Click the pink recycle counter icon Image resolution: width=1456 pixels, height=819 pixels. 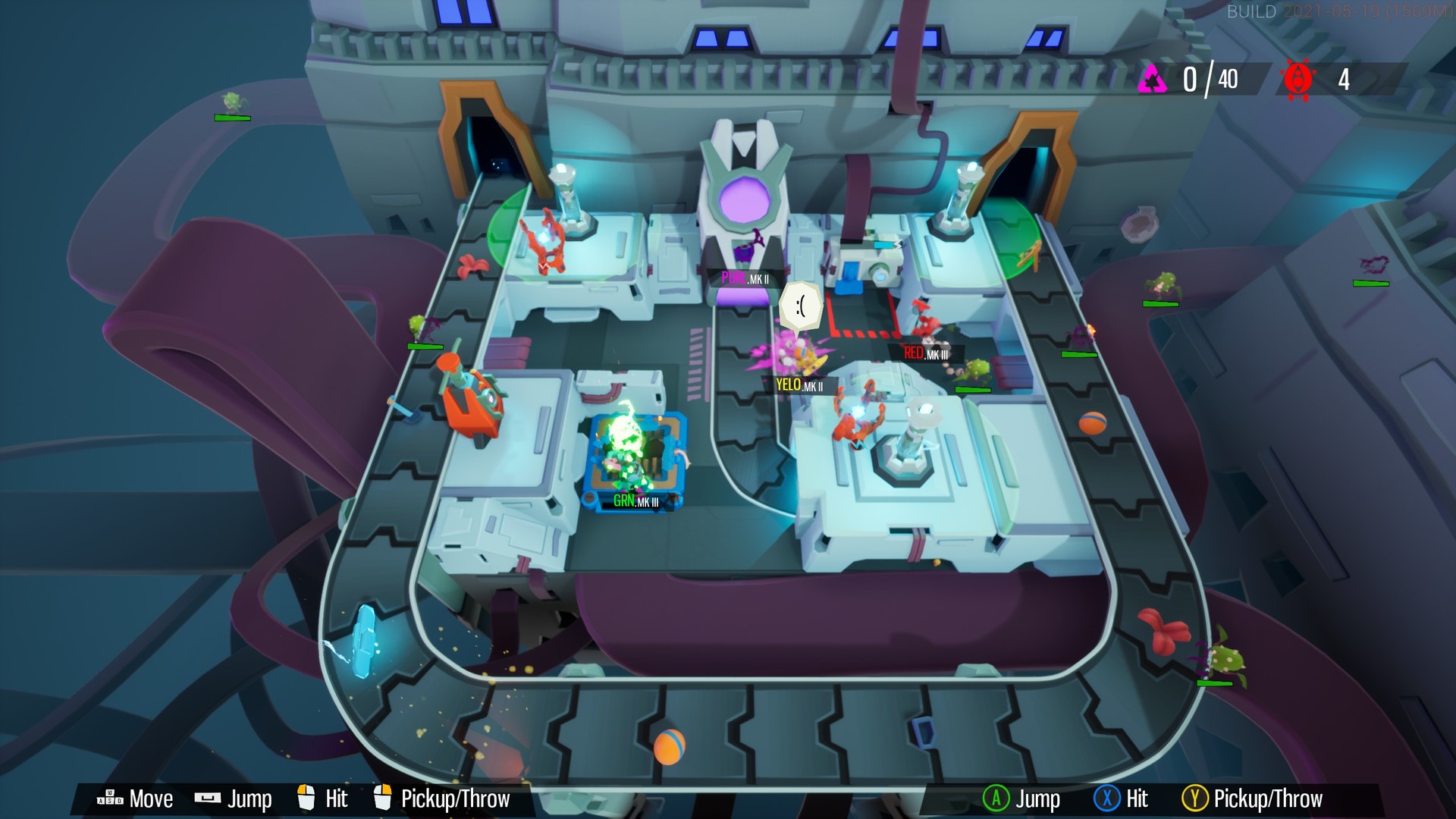1152,77
